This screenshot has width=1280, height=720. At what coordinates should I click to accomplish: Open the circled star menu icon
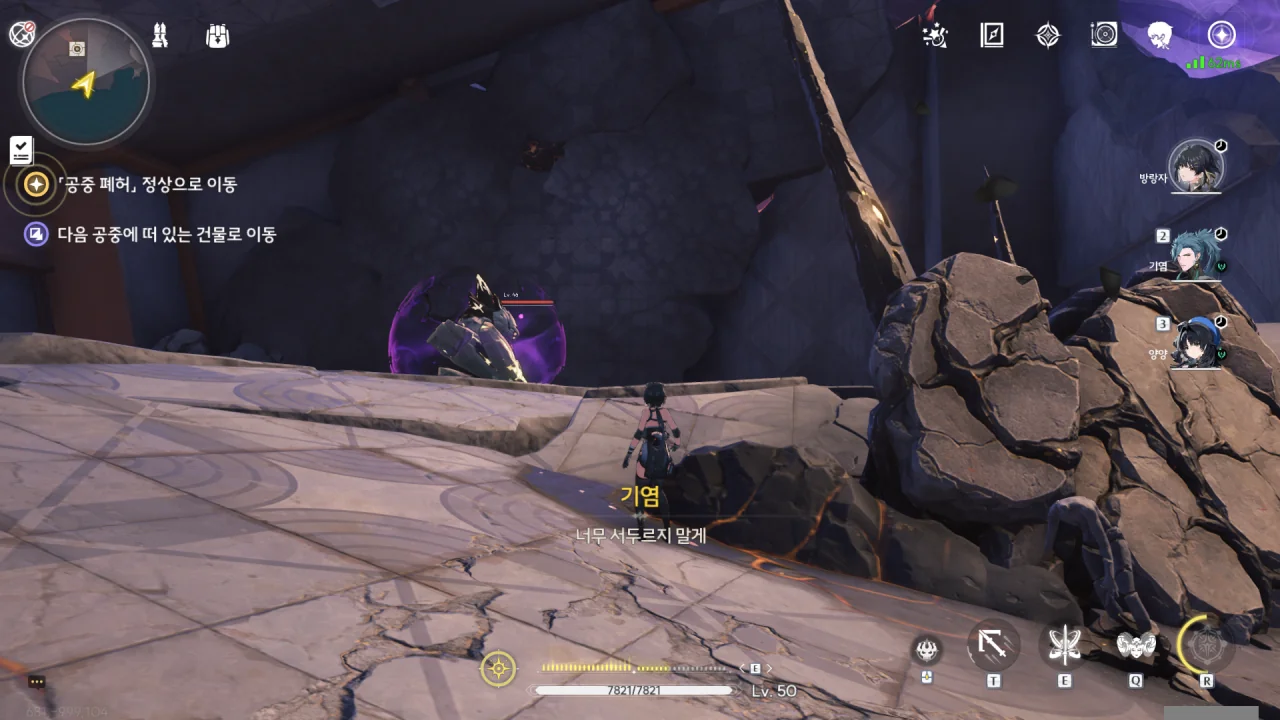(x=1220, y=36)
